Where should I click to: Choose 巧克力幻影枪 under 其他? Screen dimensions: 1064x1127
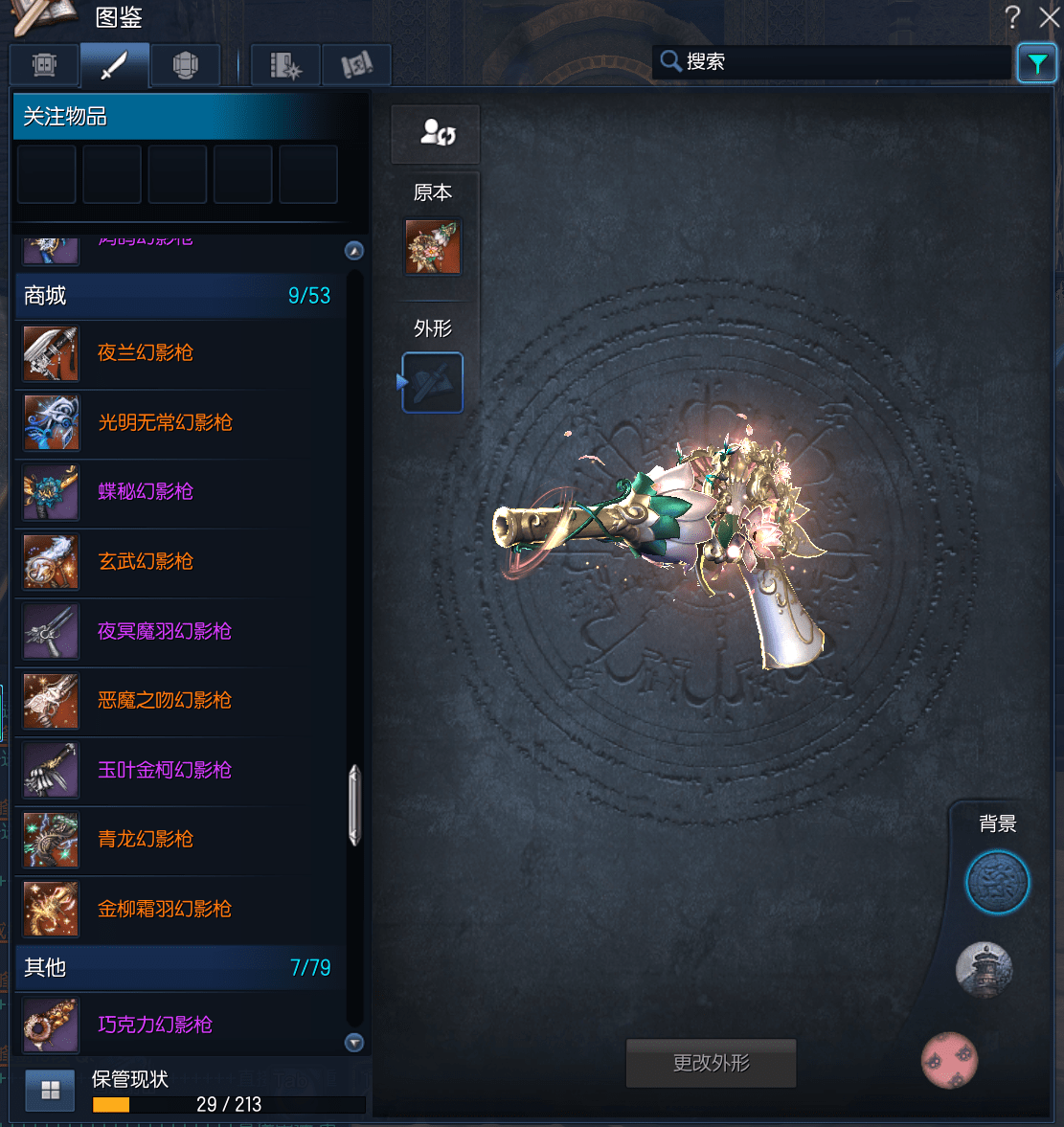point(155,1026)
